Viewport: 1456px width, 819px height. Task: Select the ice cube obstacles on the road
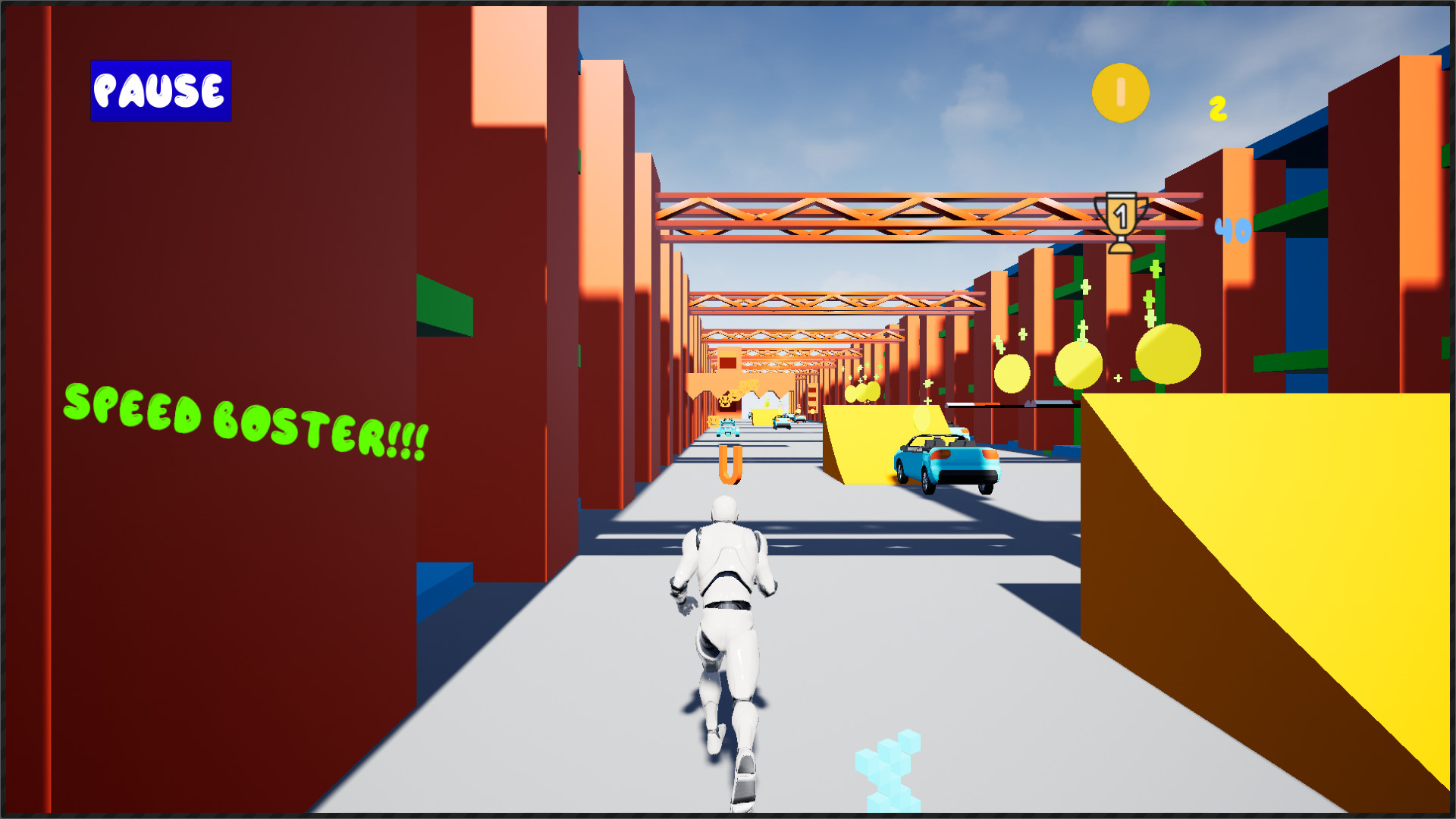[887, 766]
